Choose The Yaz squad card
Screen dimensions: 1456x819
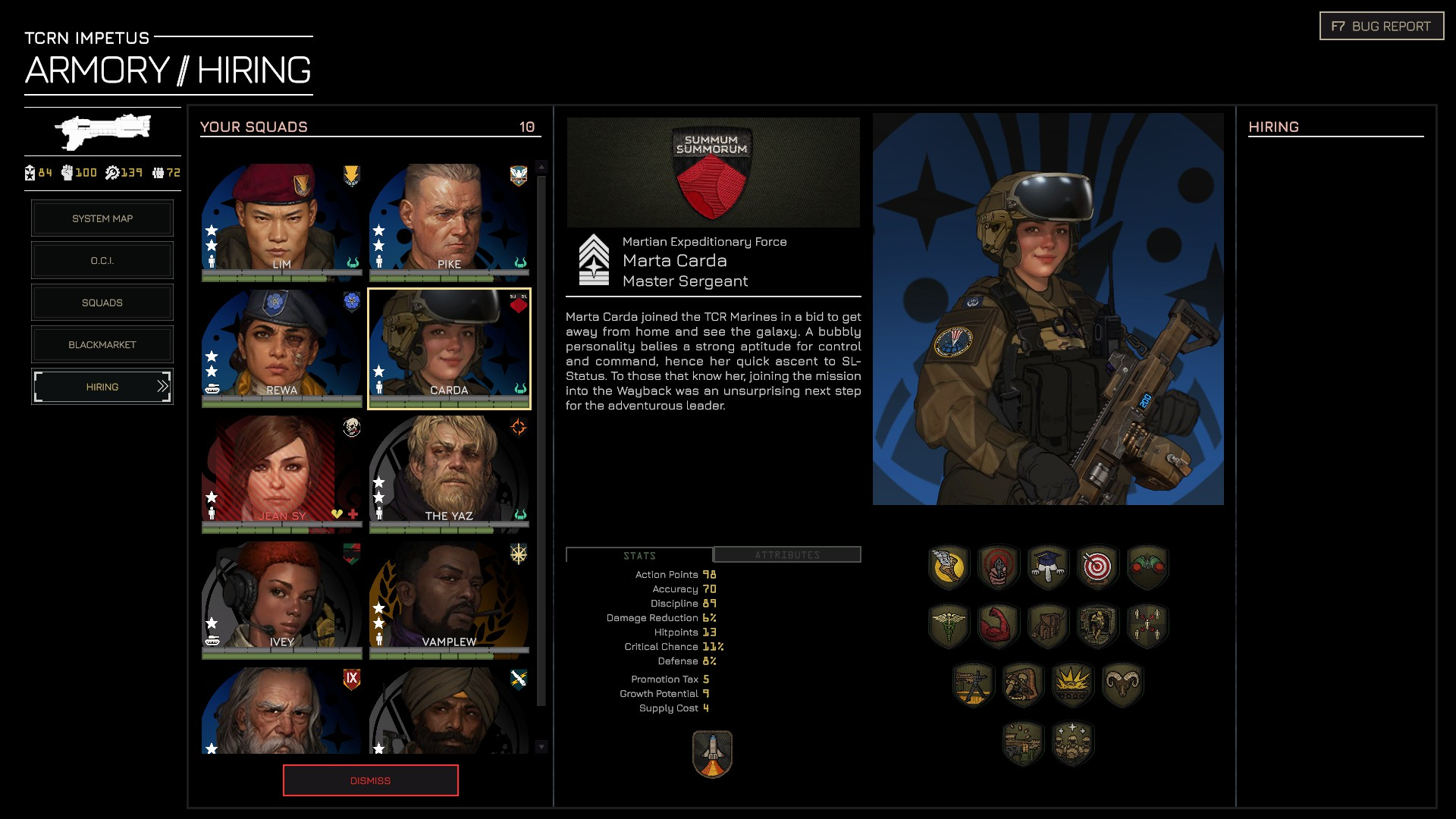pos(449,472)
